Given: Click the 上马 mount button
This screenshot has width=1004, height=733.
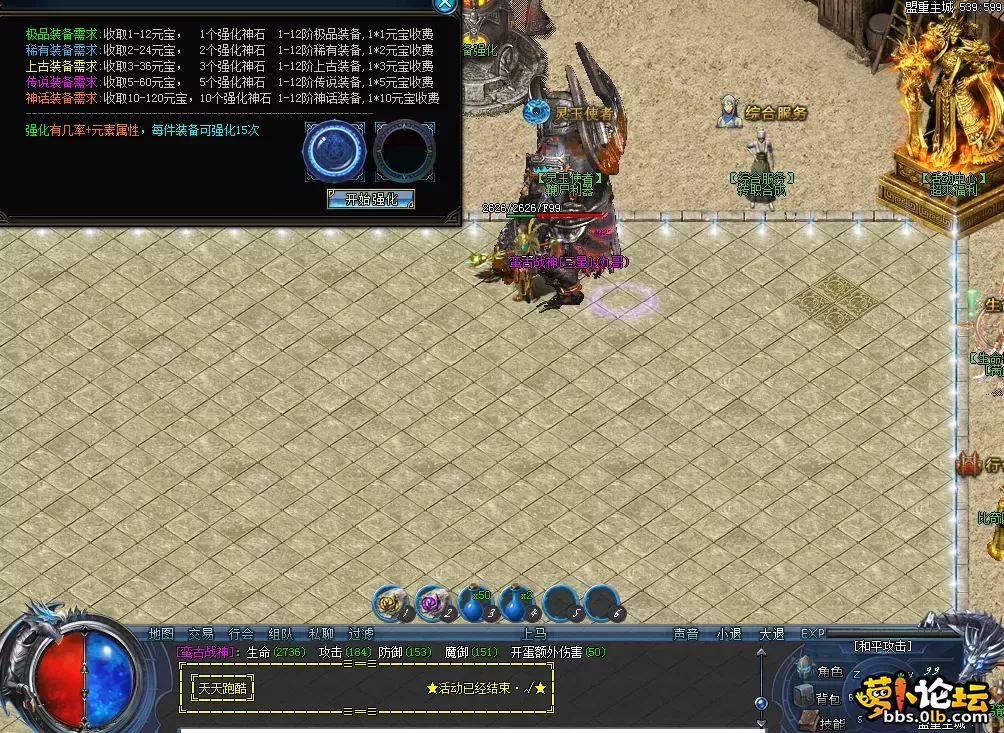Looking at the screenshot, I should tap(533, 633).
